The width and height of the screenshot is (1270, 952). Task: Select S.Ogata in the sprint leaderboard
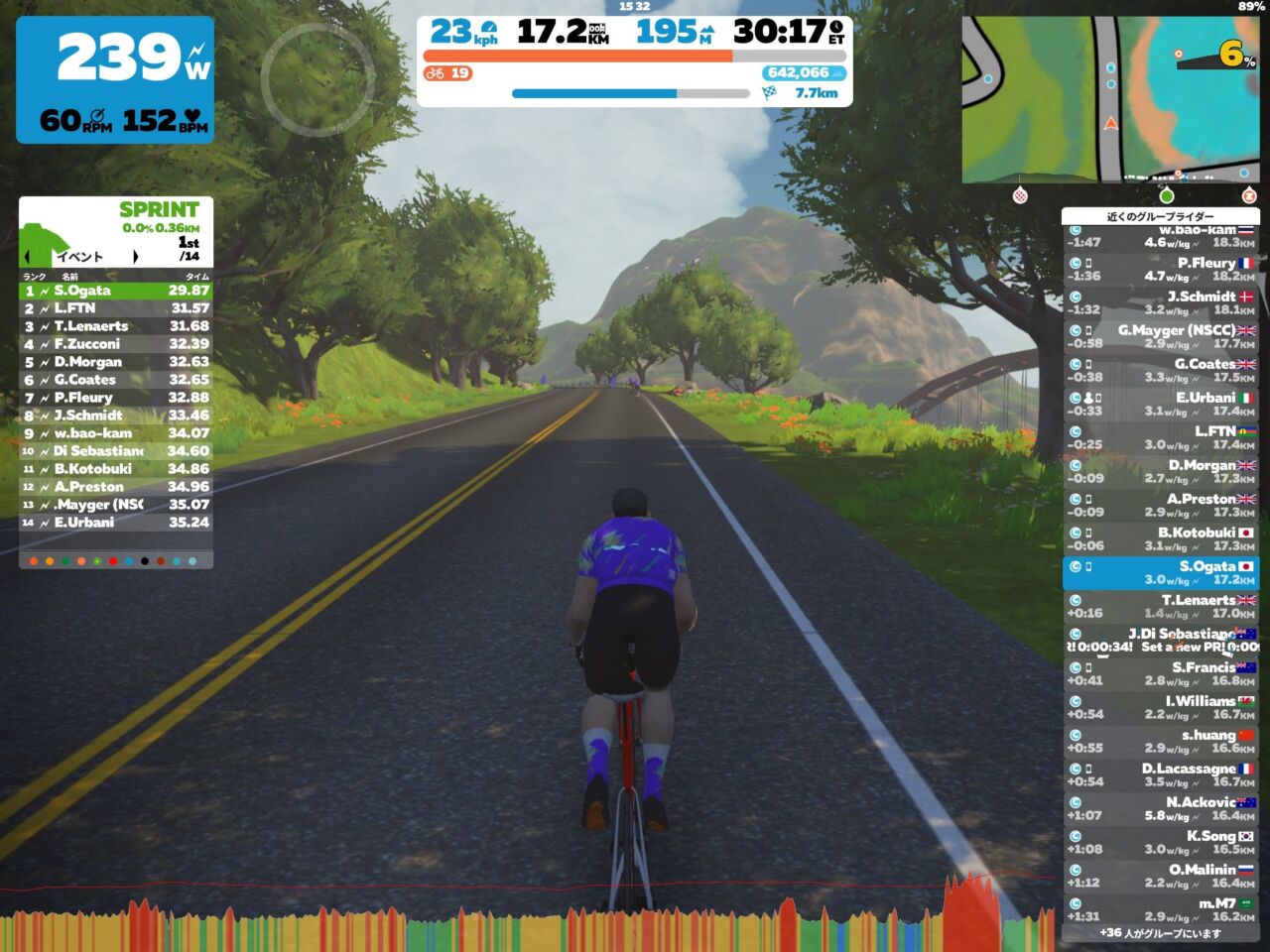[x=116, y=291]
